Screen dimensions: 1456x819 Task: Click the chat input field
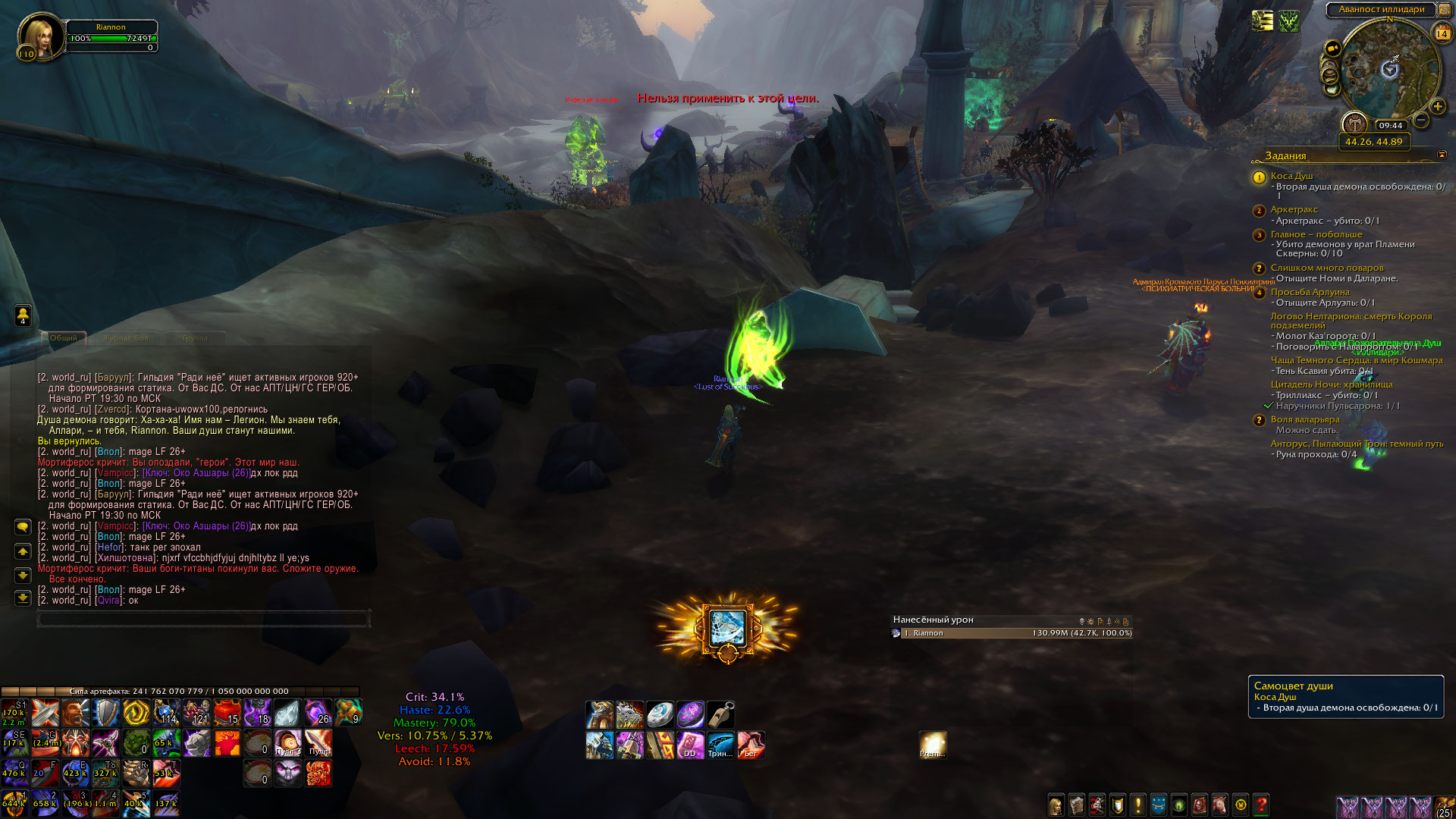203,619
